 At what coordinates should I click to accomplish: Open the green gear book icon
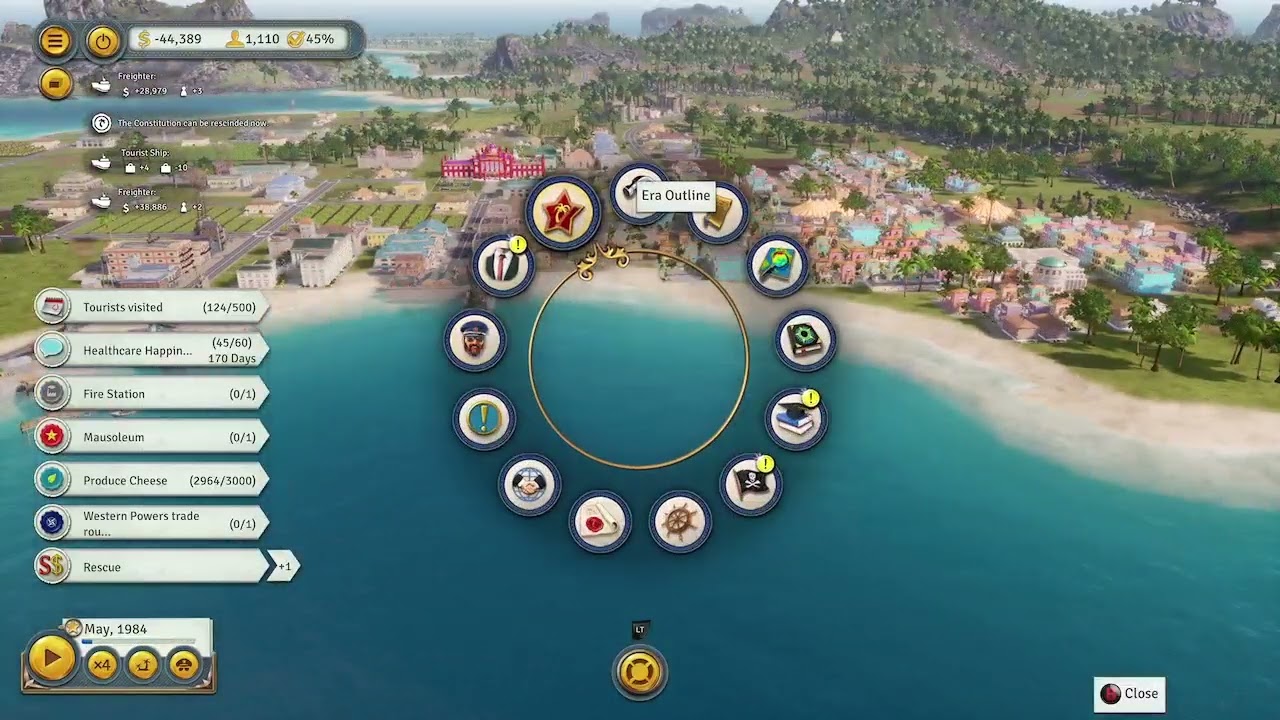pyautogui.click(x=805, y=340)
